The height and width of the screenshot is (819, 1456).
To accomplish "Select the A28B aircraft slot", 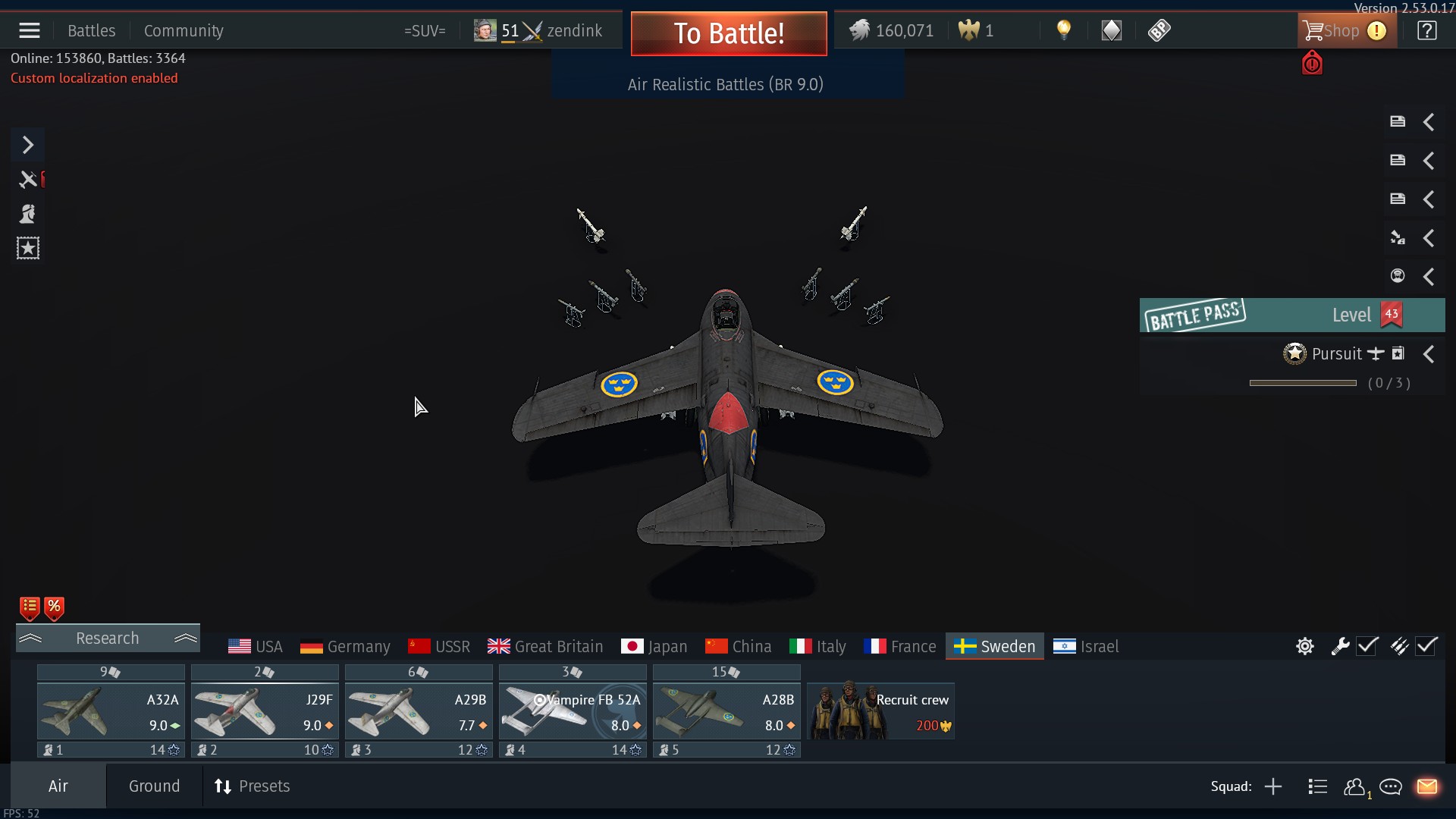I will coord(726,711).
